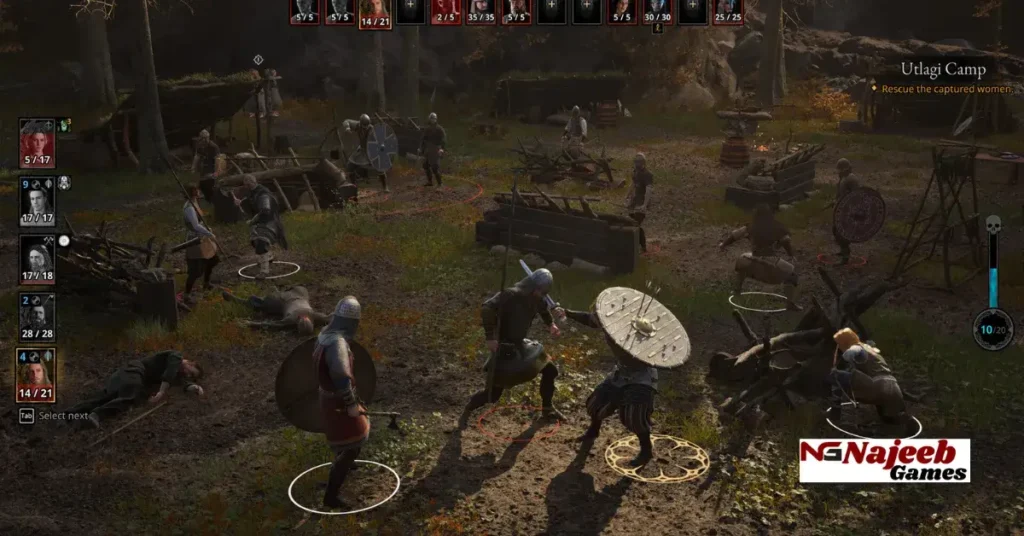The image size is (1024, 536).
Task: Select the party portrait with 17/18 health
Action: tap(37, 259)
